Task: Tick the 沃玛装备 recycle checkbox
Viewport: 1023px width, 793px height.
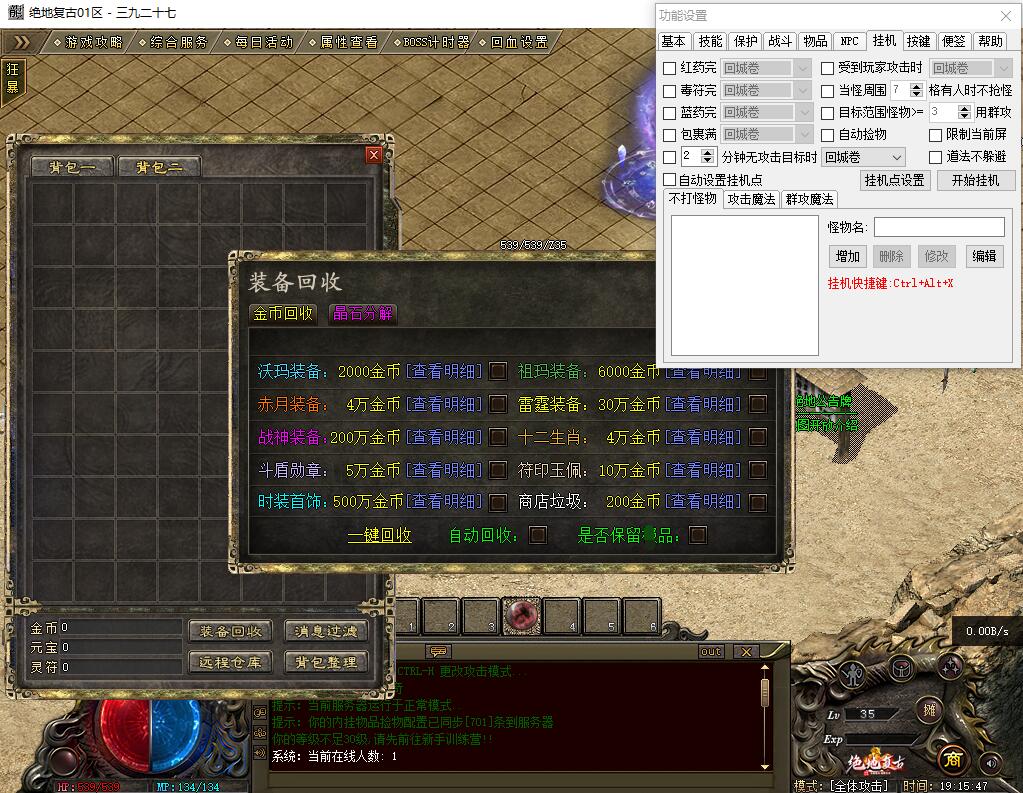Action: 498,372
